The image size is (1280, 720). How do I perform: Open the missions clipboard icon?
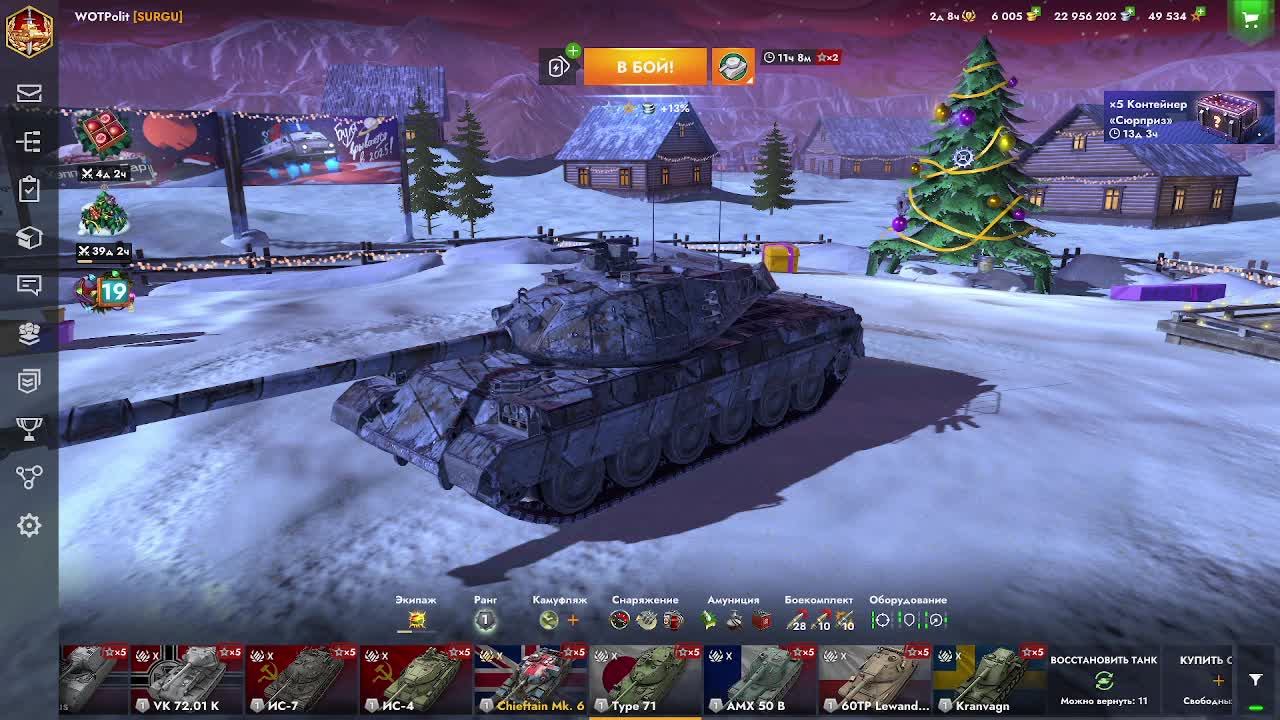click(x=29, y=189)
